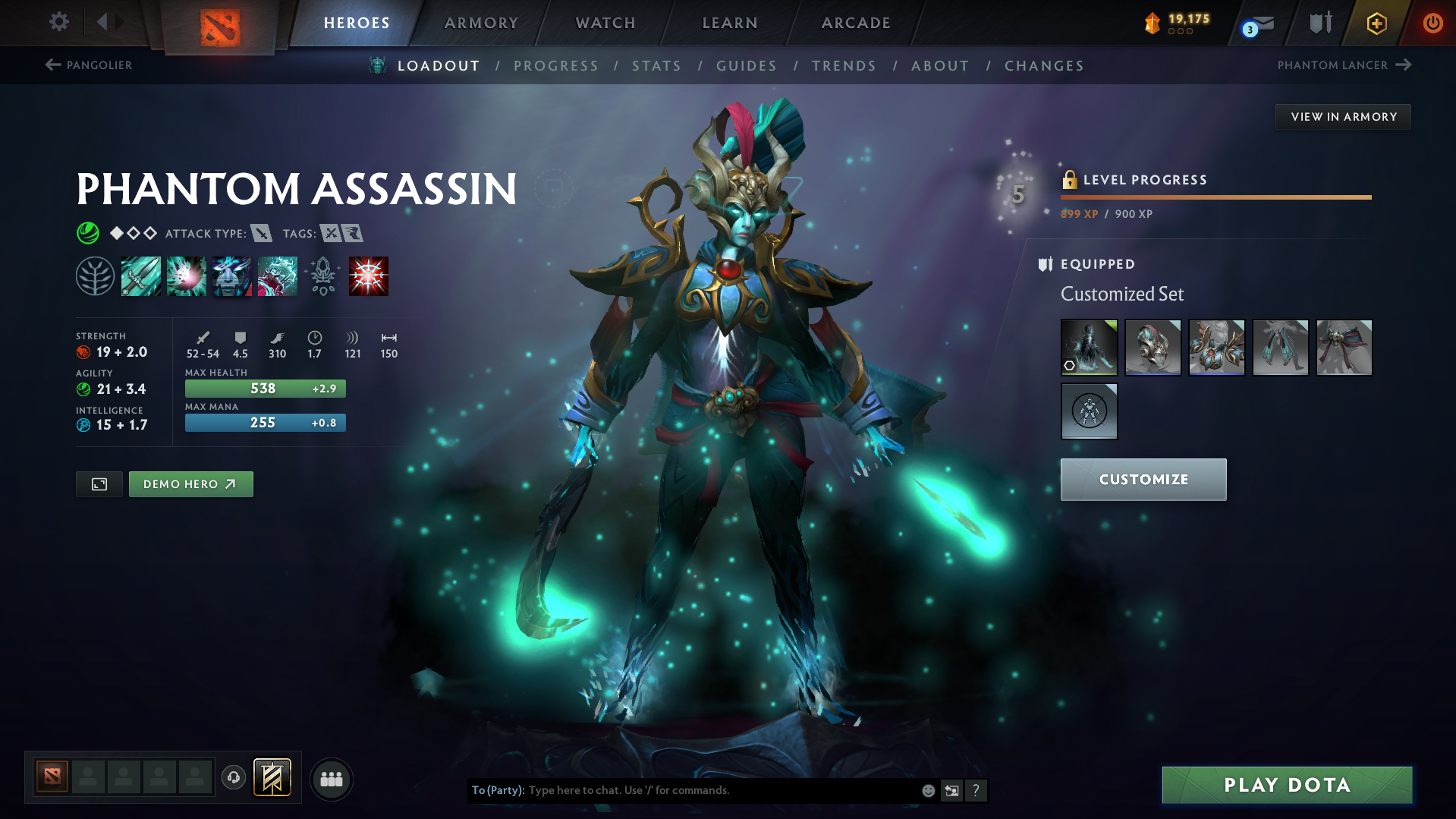Go to the Learn tab
1456x819 pixels.
point(730,23)
